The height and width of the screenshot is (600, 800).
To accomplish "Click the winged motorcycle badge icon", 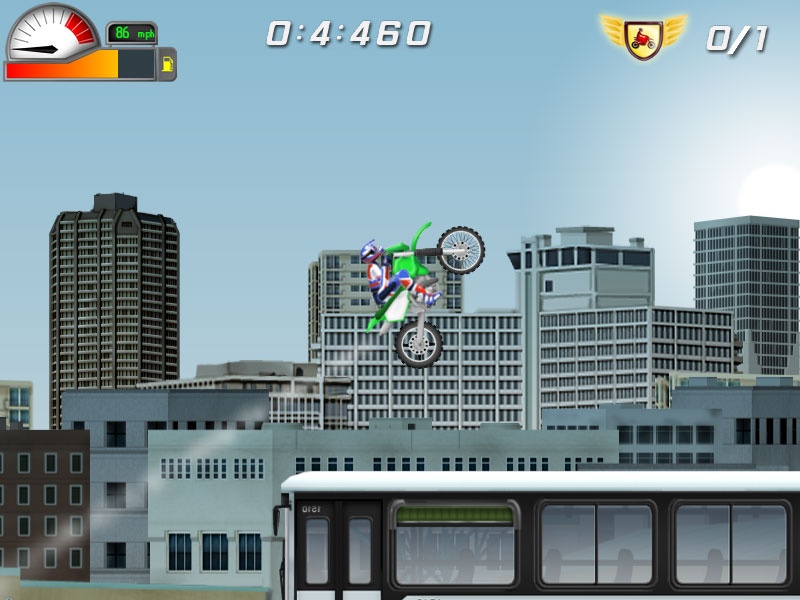I will coord(644,37).
